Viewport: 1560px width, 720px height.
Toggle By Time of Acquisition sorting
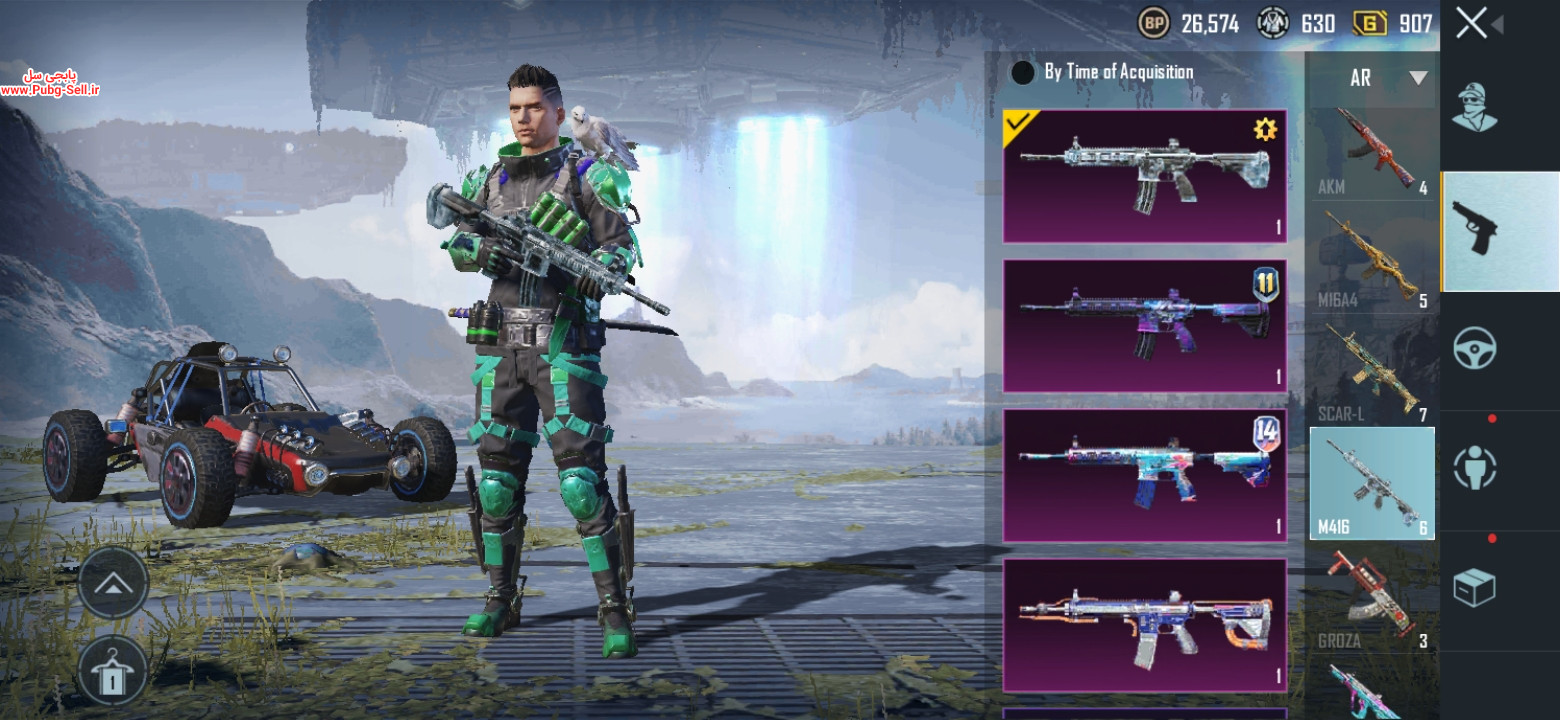tap(1023, 73)
